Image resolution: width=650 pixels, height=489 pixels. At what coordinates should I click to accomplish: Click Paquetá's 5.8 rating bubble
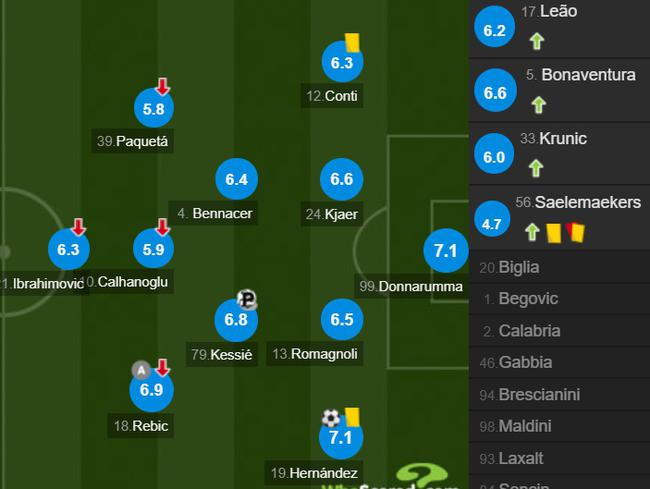[x=152, y=109]
